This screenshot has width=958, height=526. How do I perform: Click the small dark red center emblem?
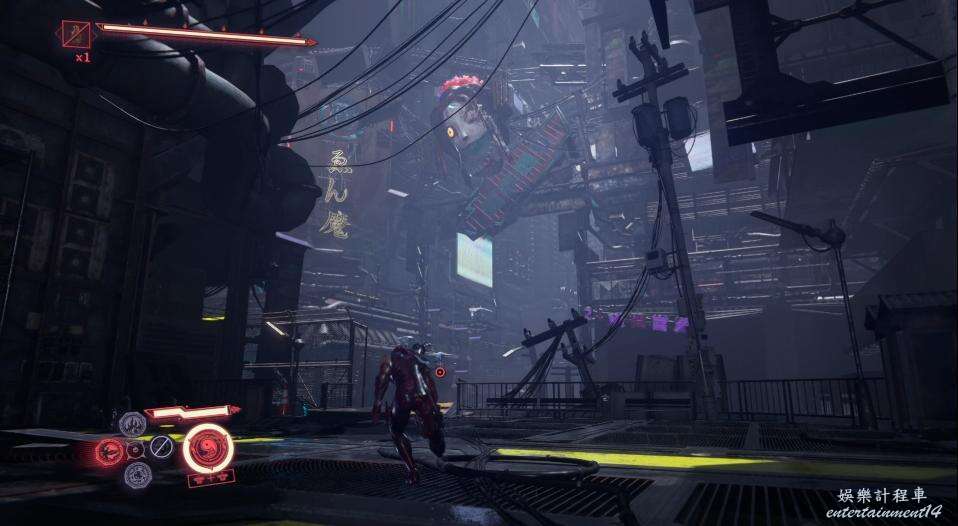coord(135,450)
